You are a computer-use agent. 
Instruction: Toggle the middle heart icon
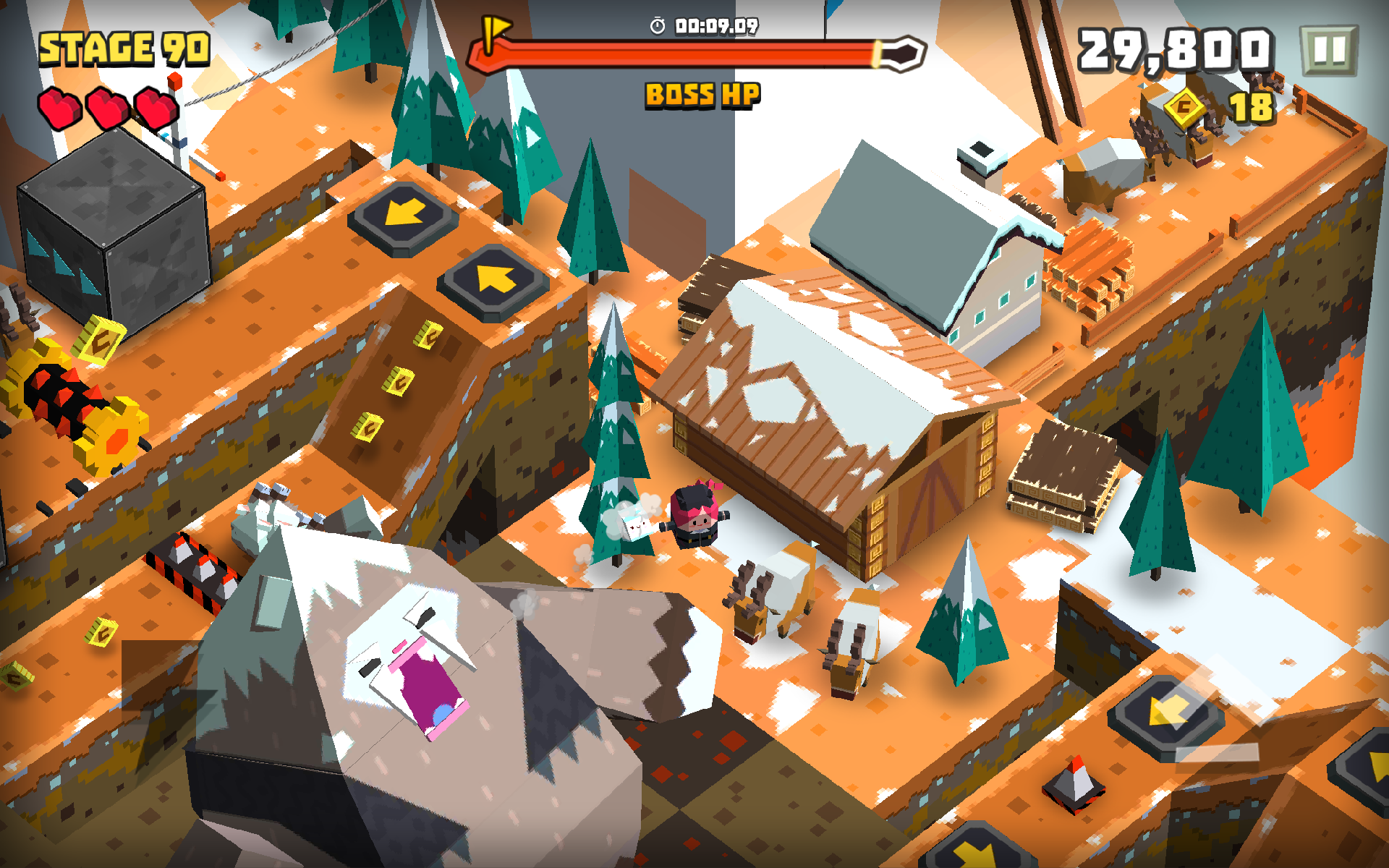click(107, 107)
